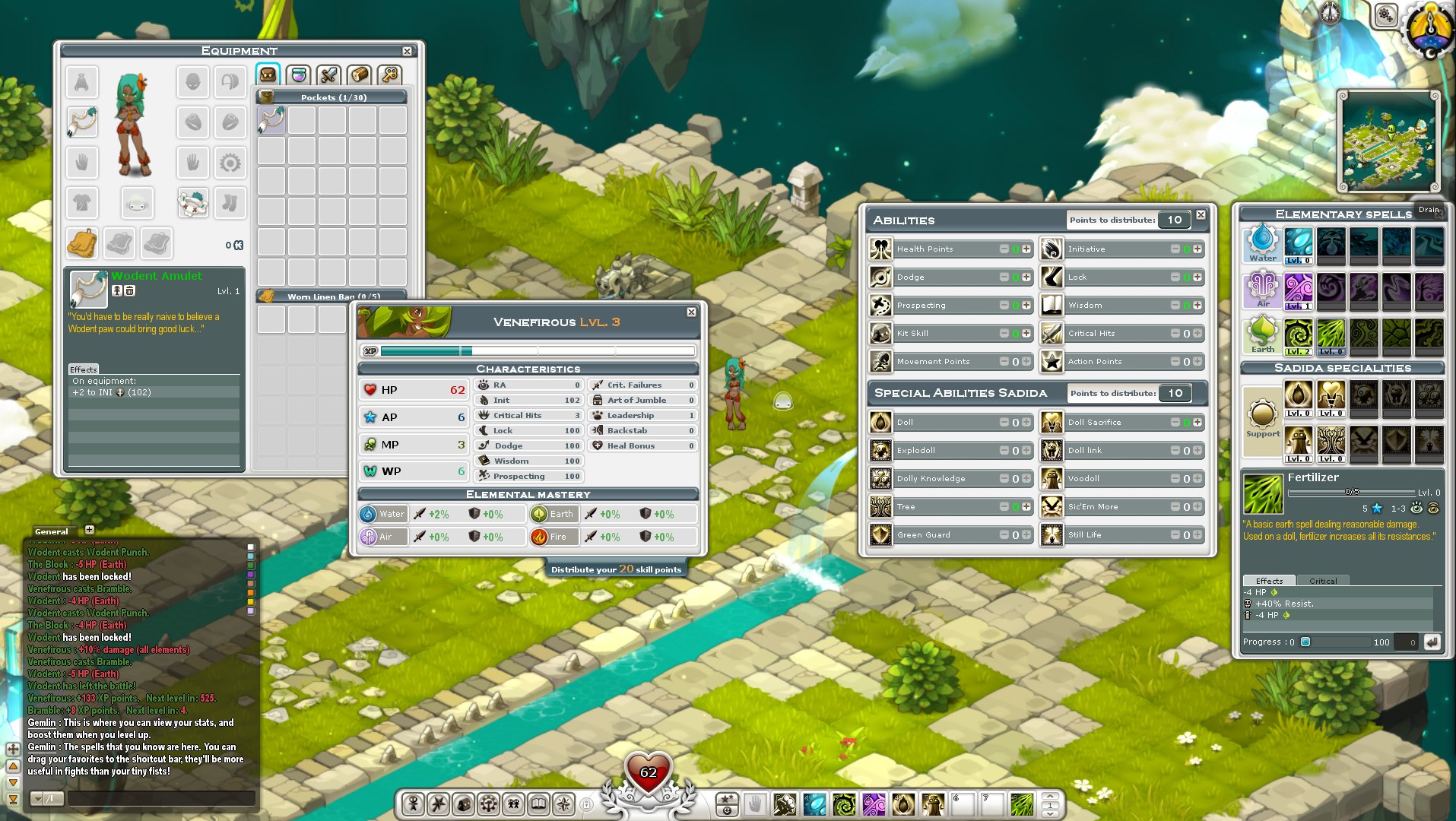Switch to the Effects tab for Fertilizer
This screenshot has height=821, width=1456.
(x=1269, y=581)
